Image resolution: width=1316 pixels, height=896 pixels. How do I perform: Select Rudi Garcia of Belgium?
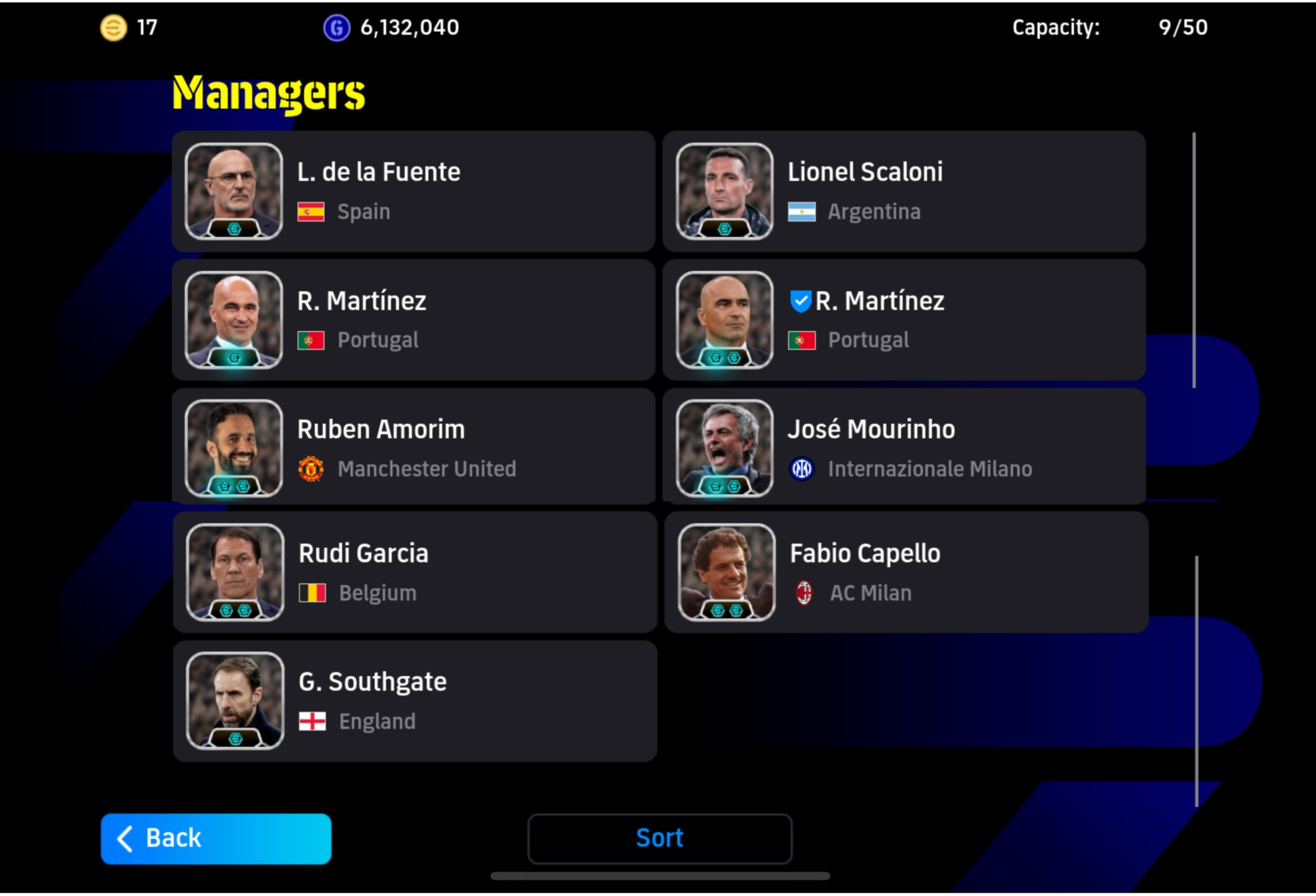pos(414,572)
